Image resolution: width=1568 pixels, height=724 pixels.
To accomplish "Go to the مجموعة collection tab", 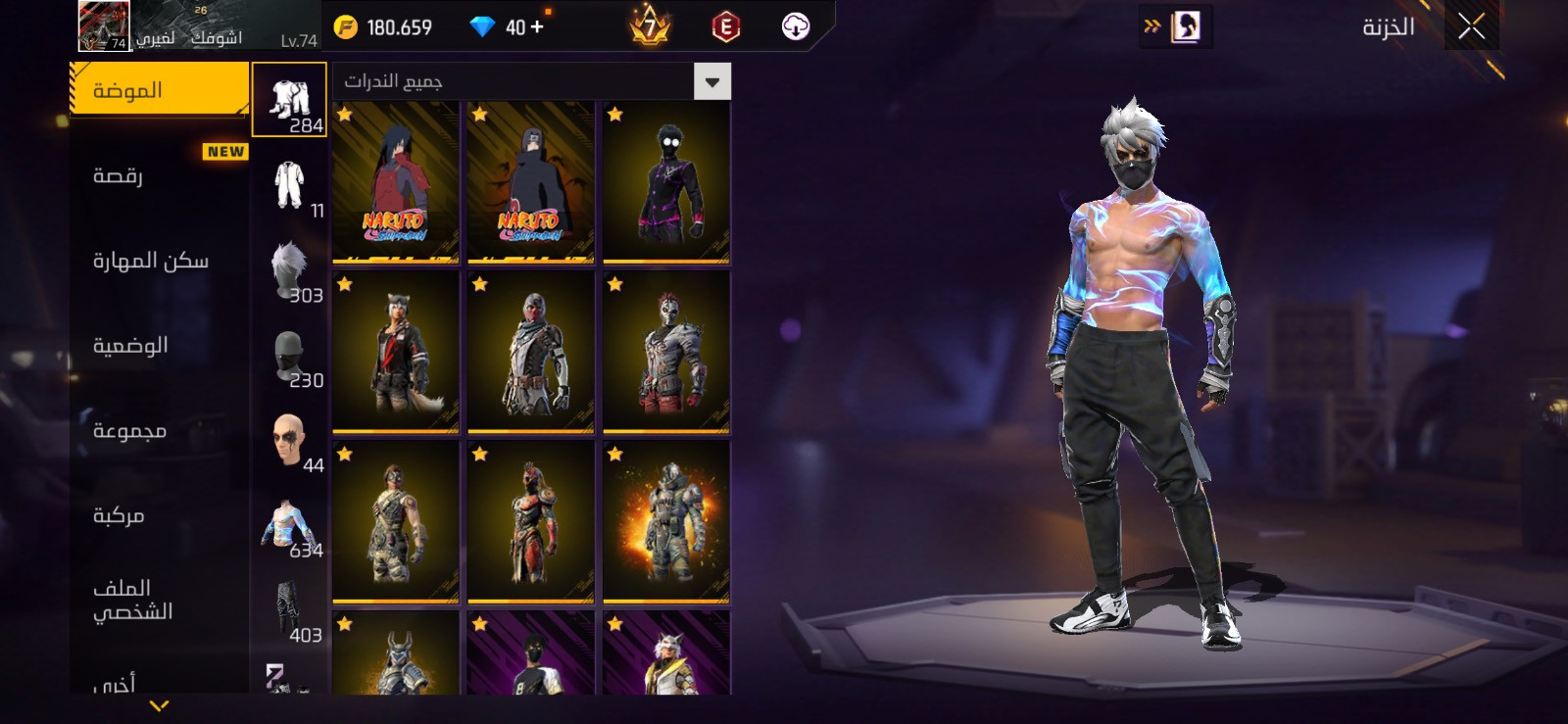I will [x=129, y=430].
